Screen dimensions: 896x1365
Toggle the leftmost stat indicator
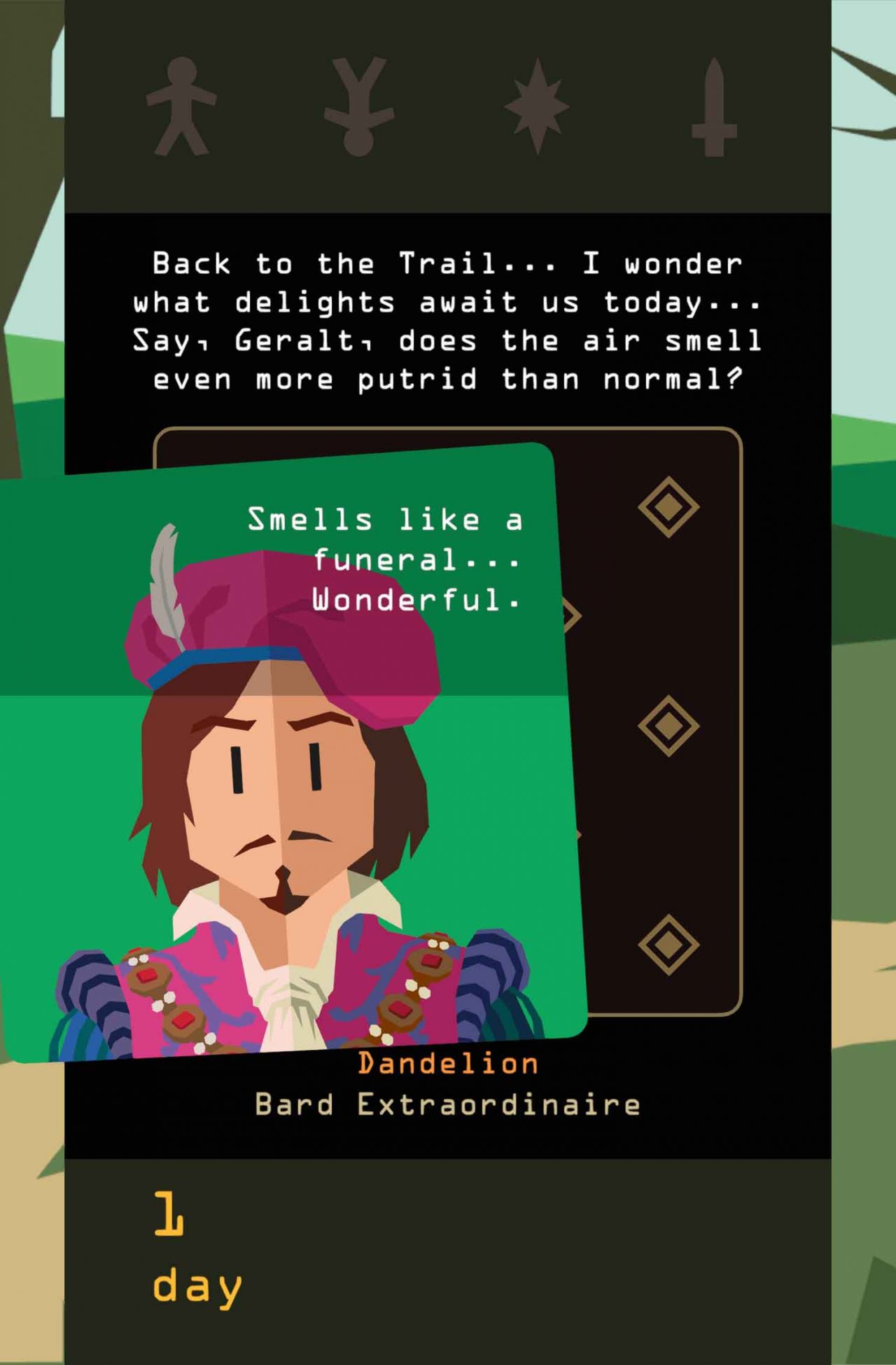(181, 105)
